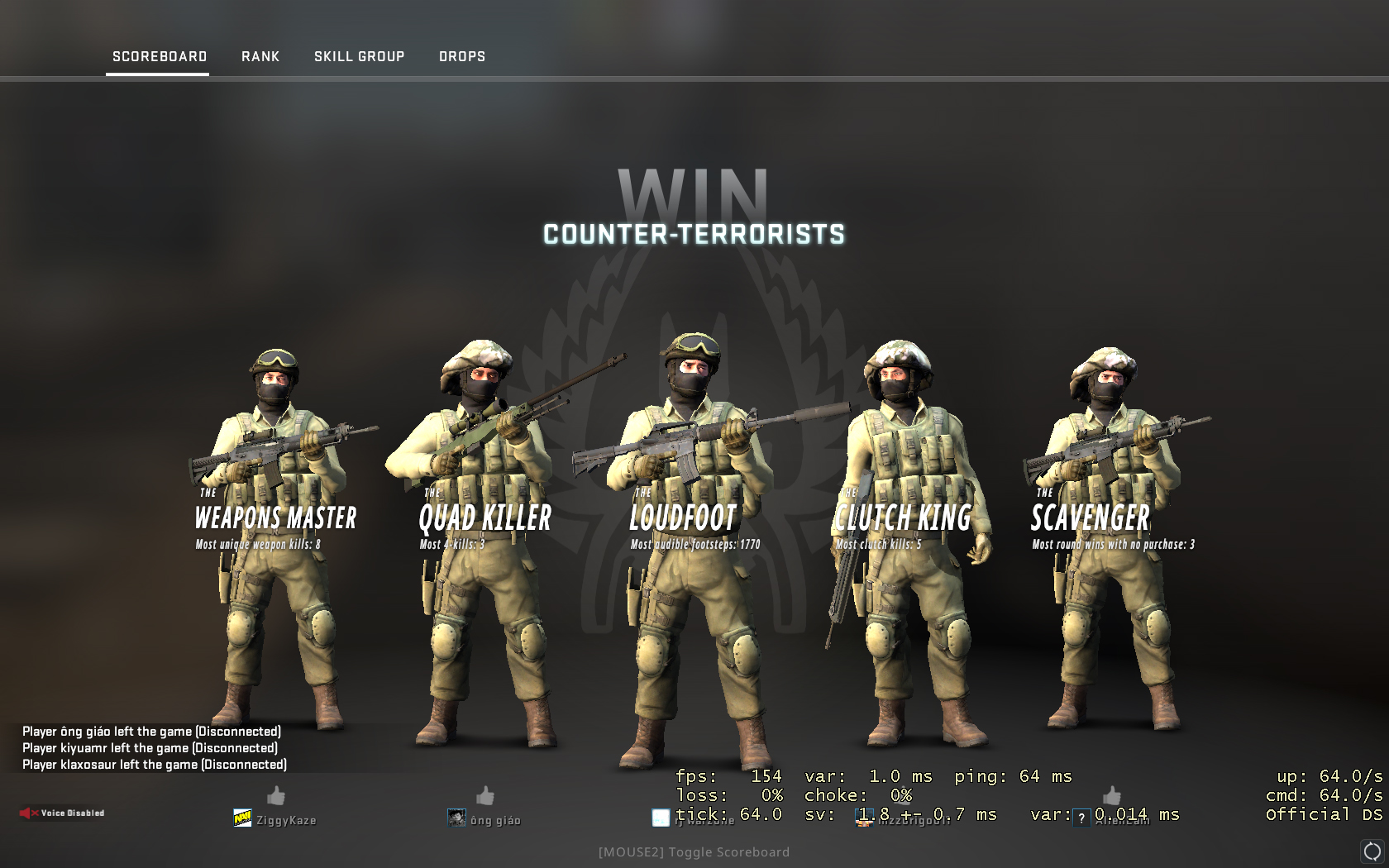
Task: Give ông giáo a thumbs-up
Action: click(485, 795)
